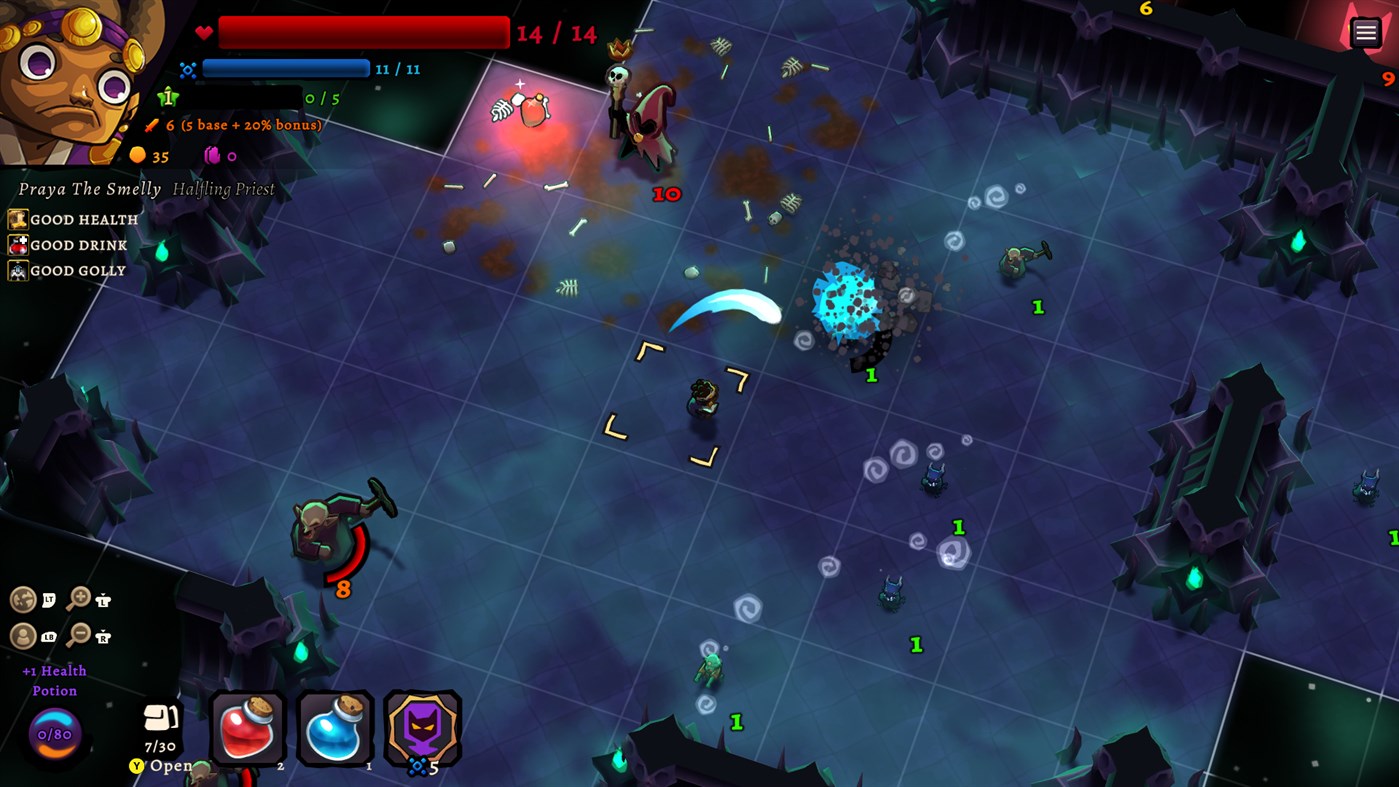The height and width of the screenshot is (787, 1399).
Task: Click the purple gem counter icon
Action: tap(211, 155)
